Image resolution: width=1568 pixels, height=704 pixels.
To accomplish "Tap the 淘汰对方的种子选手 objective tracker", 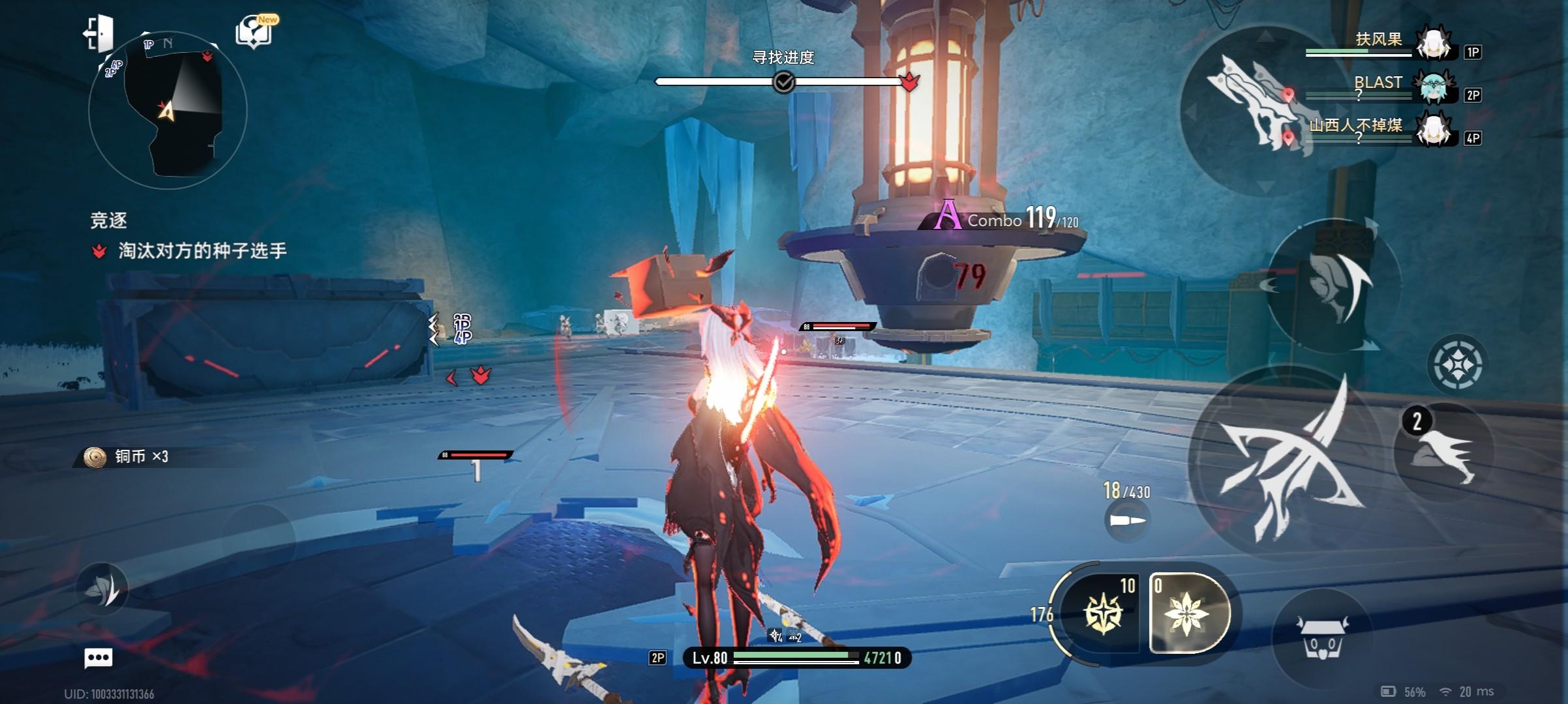I will point(202,251).
